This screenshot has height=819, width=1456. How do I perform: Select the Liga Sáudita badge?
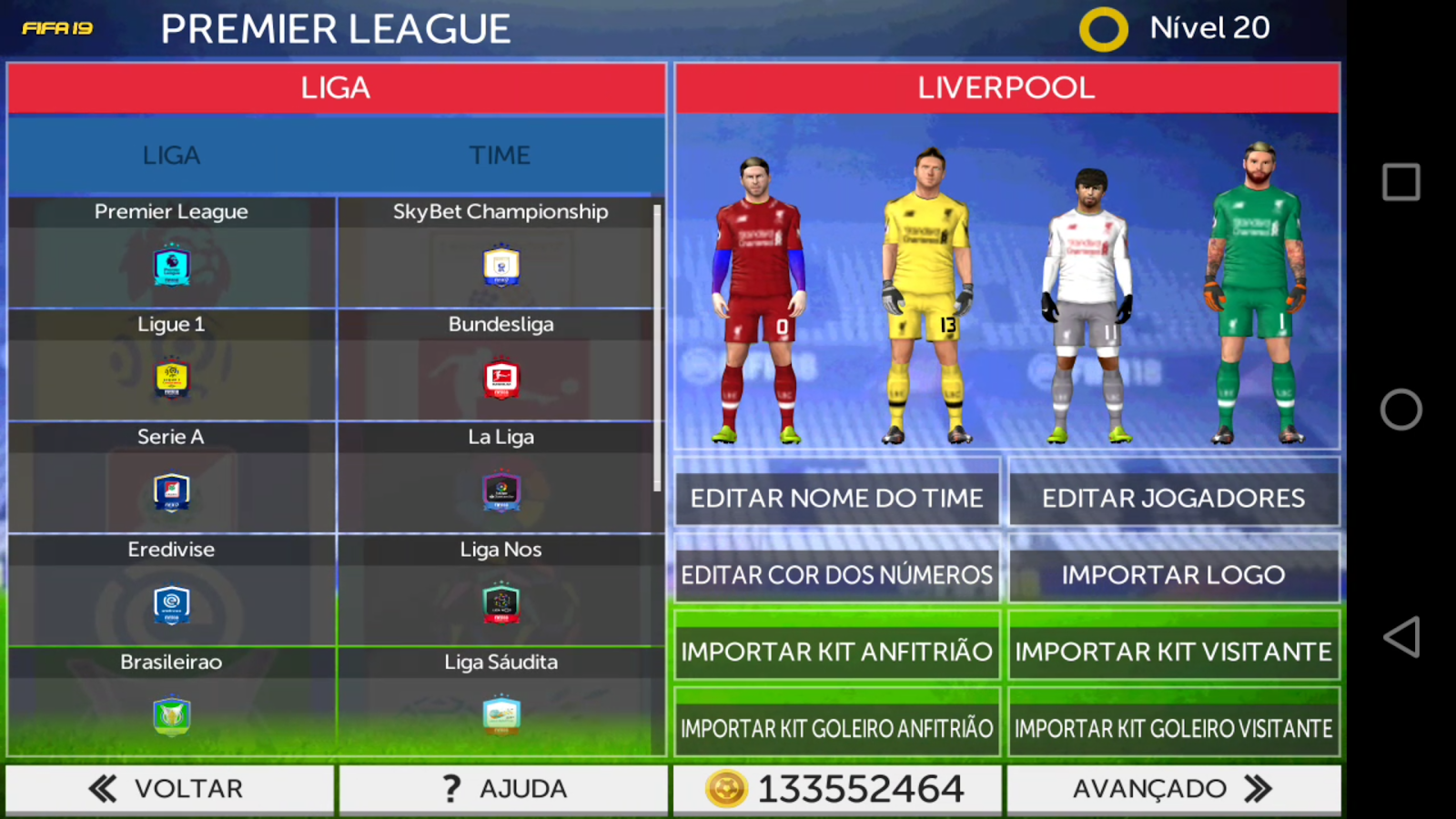[500, 715]
